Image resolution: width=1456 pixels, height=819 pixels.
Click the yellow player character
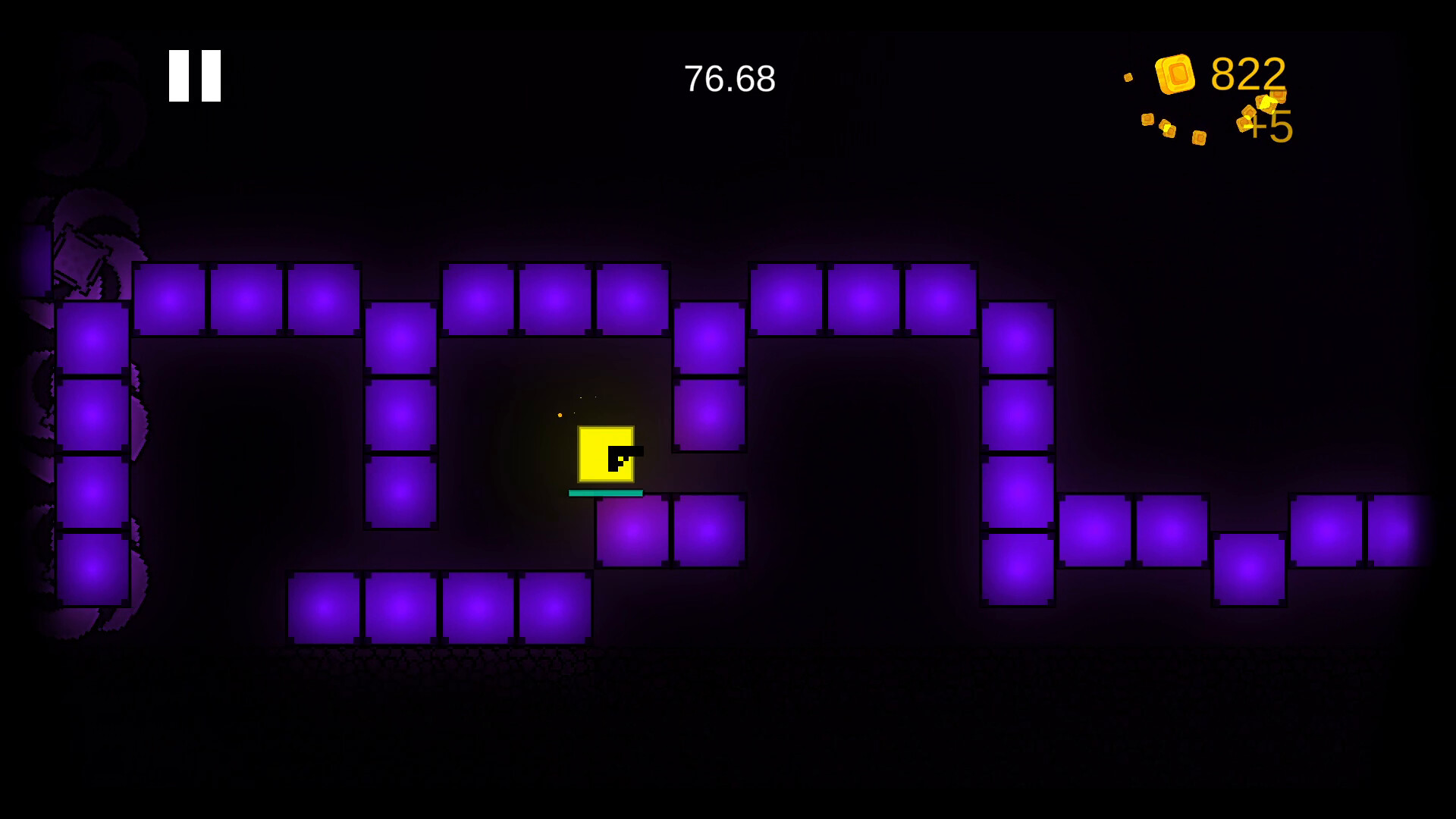click(607, 455)
